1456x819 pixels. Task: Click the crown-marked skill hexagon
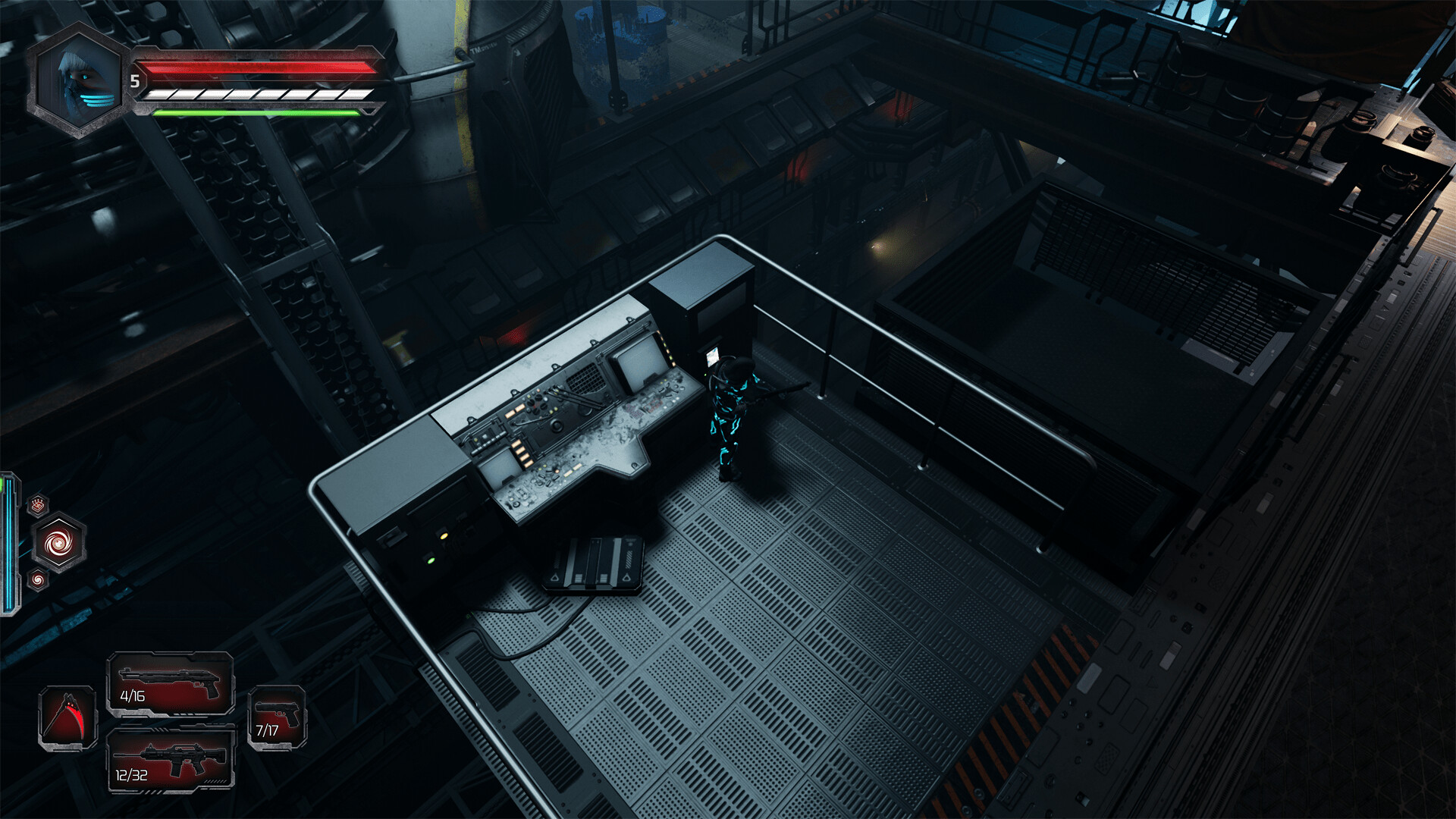click(38, 504)
